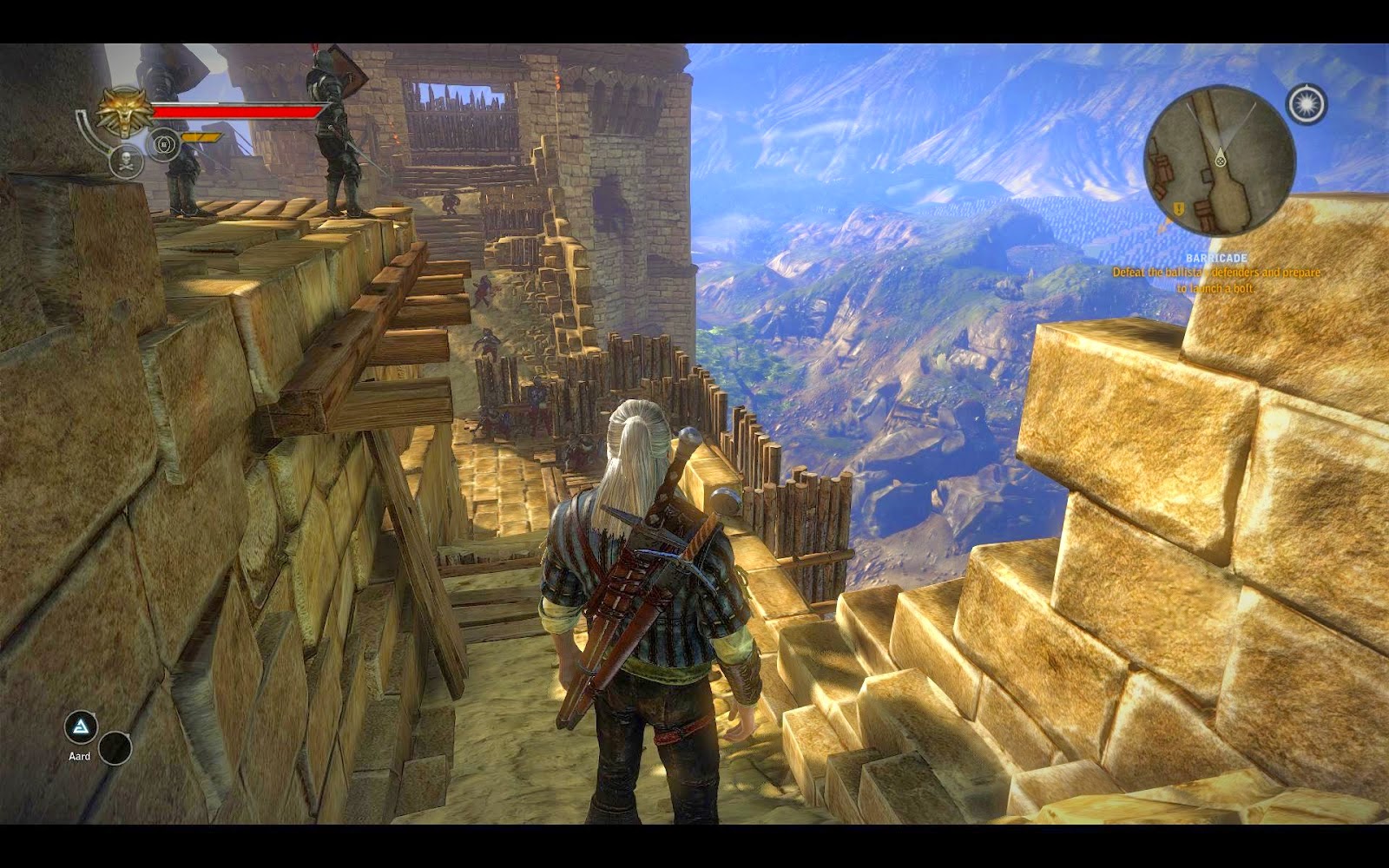Activate the Aard sign icon
1389x868 pixels.
coord(81,727)
